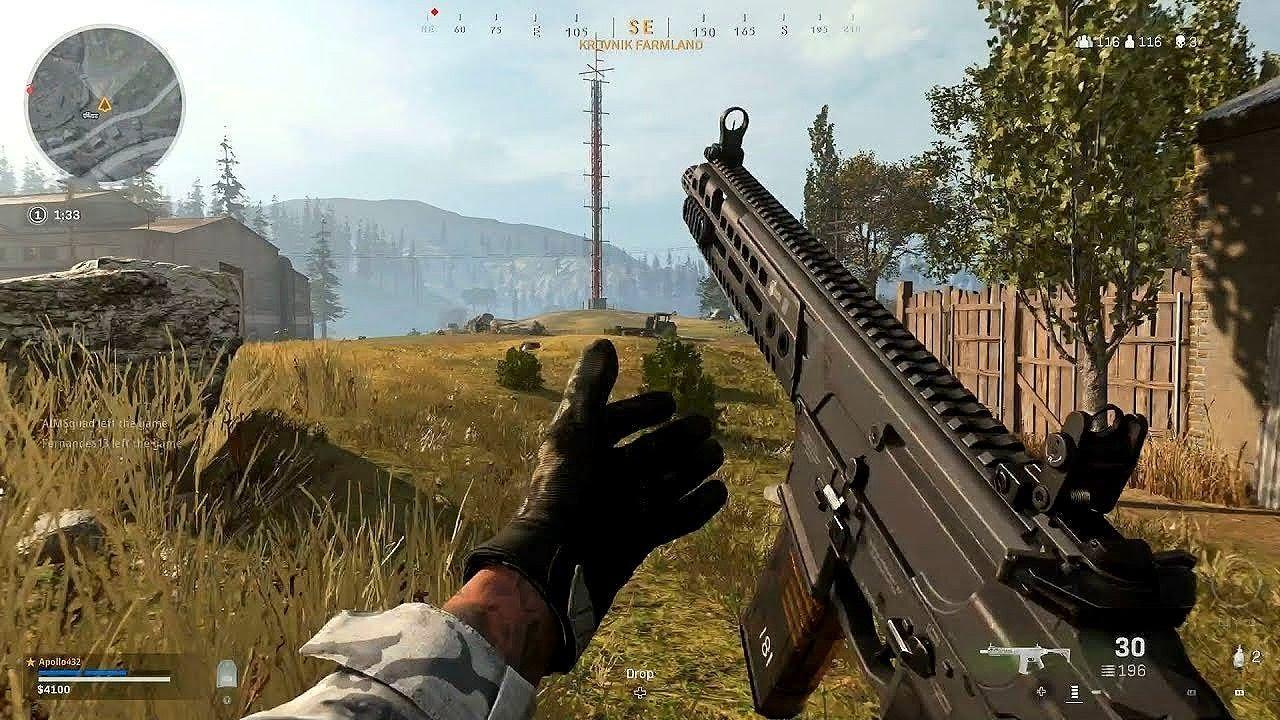Click the gas mask count showing 2

tap(1256, 656)
